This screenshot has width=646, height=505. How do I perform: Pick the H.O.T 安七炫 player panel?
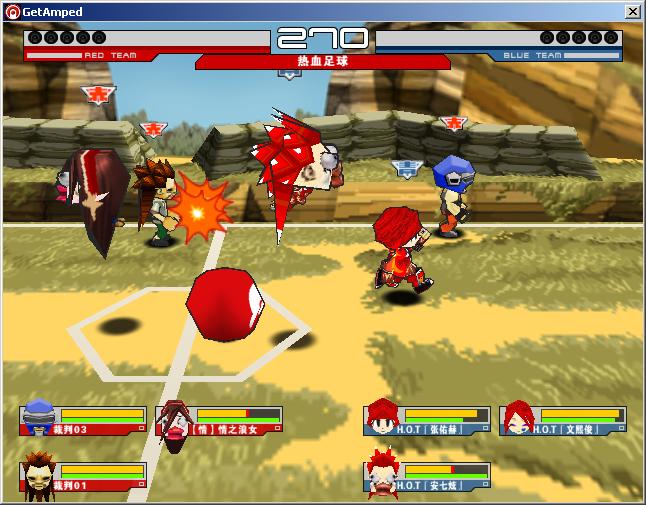coord(428,477)
